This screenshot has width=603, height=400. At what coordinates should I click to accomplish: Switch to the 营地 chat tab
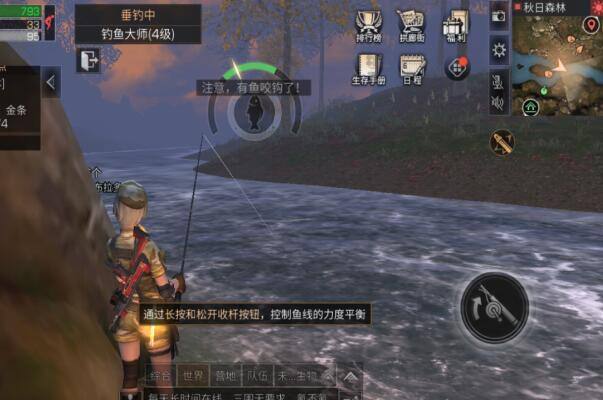225,376
